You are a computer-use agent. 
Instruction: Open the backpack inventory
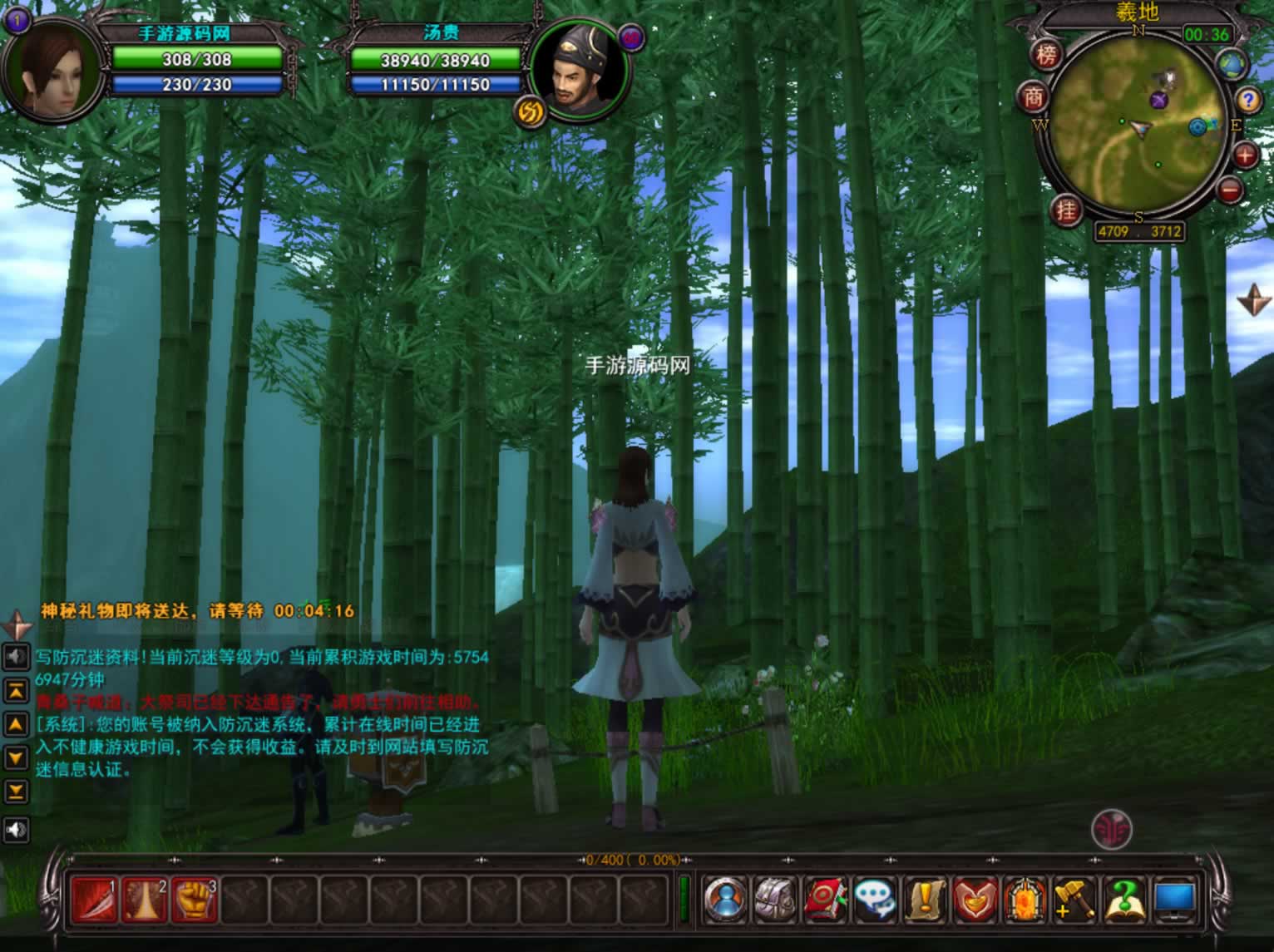(x=775, y=900)
